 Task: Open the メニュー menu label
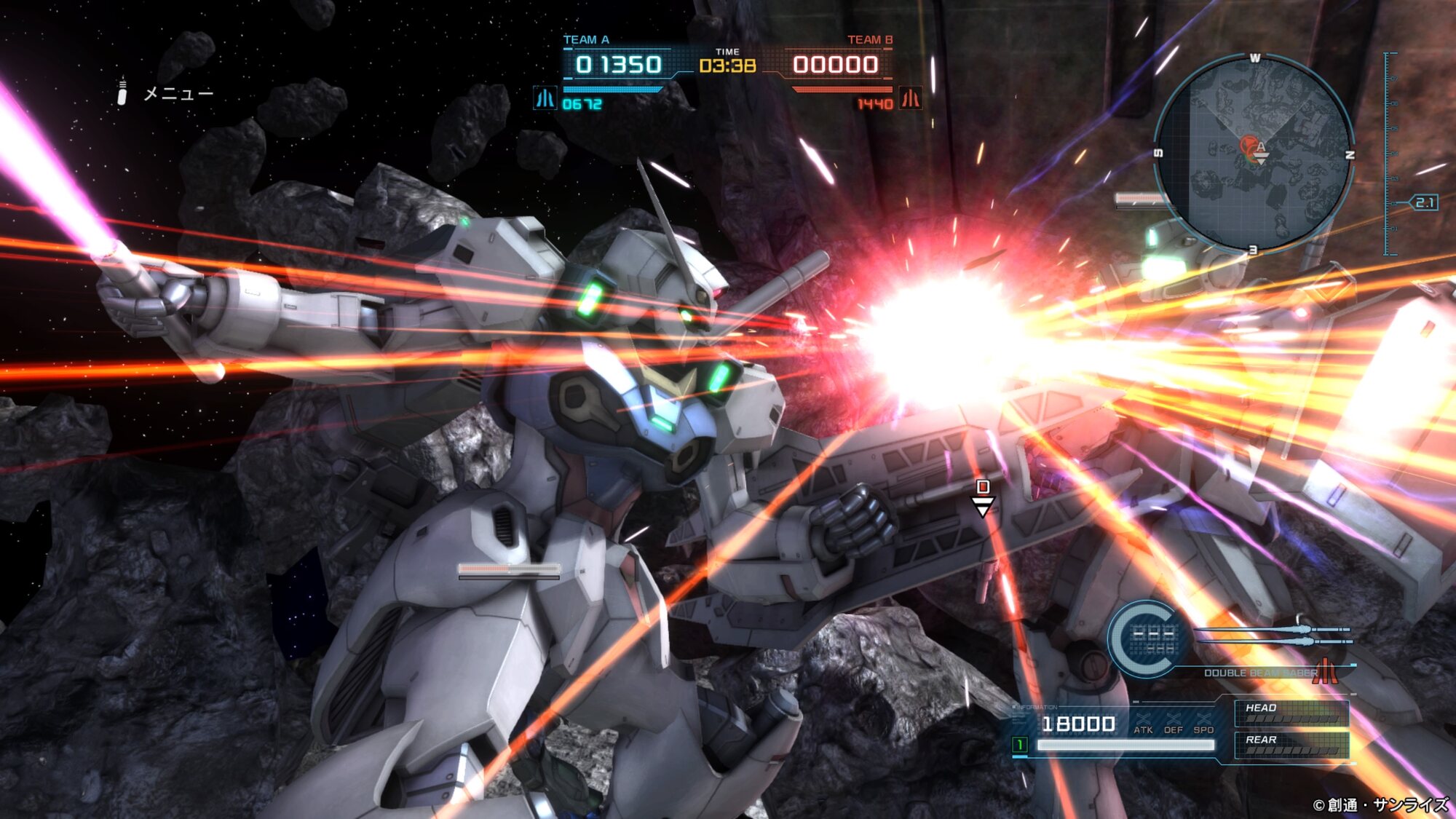click(177, 93)
